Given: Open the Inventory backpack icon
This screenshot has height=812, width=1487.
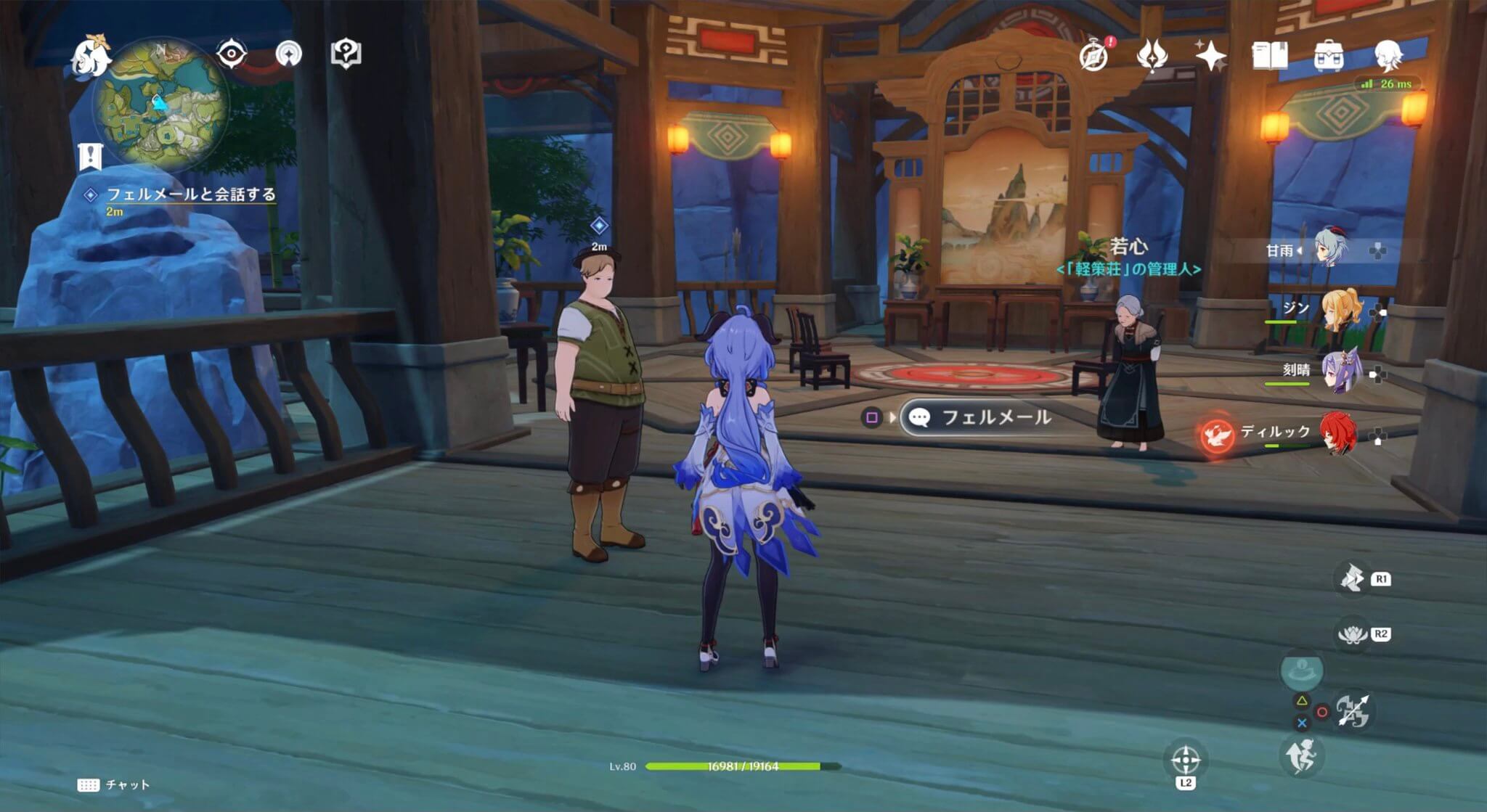Looking at the screenshot, I should pos(1329,54).
